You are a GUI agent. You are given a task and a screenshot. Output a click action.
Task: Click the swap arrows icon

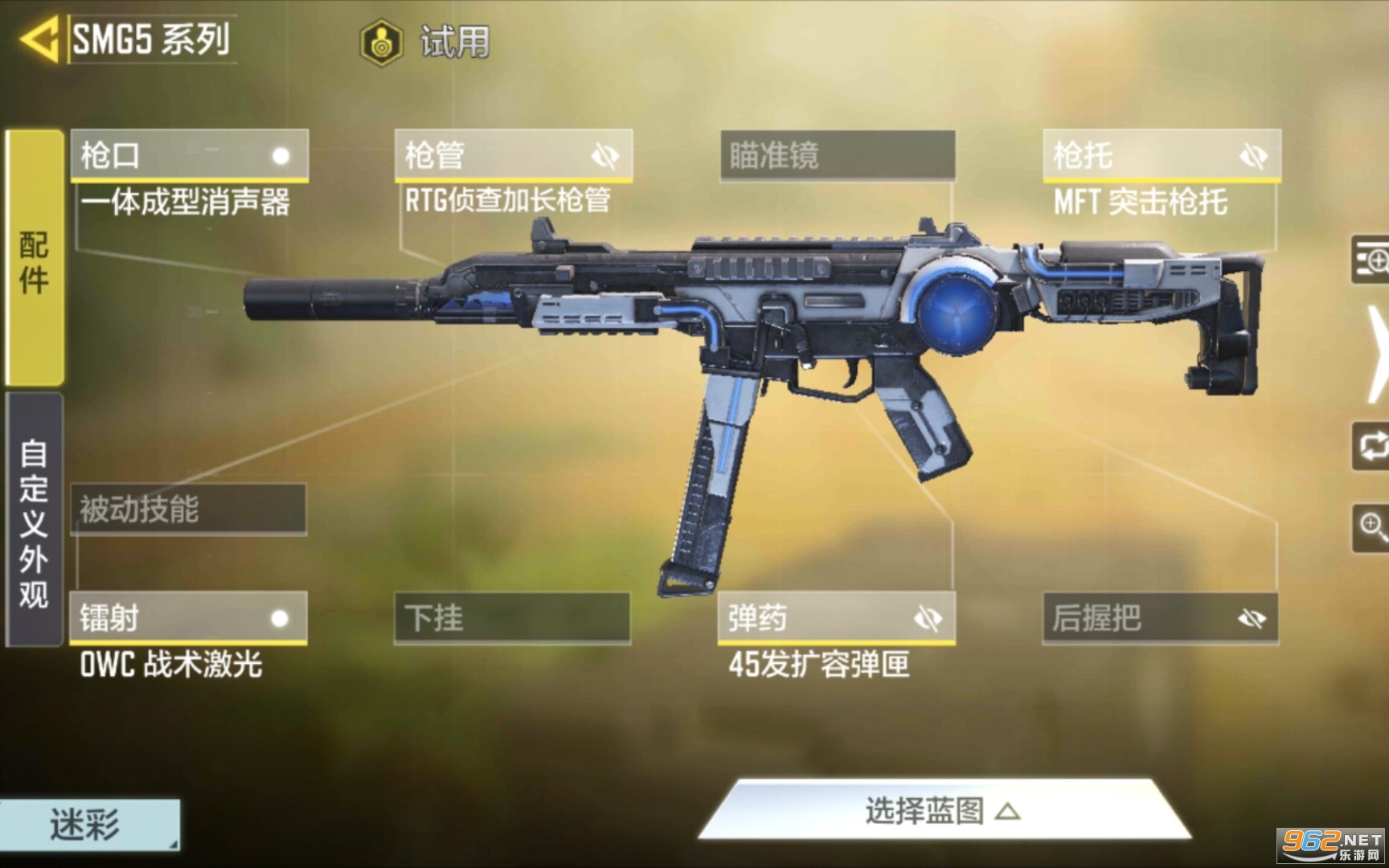tap(1371, 445)
